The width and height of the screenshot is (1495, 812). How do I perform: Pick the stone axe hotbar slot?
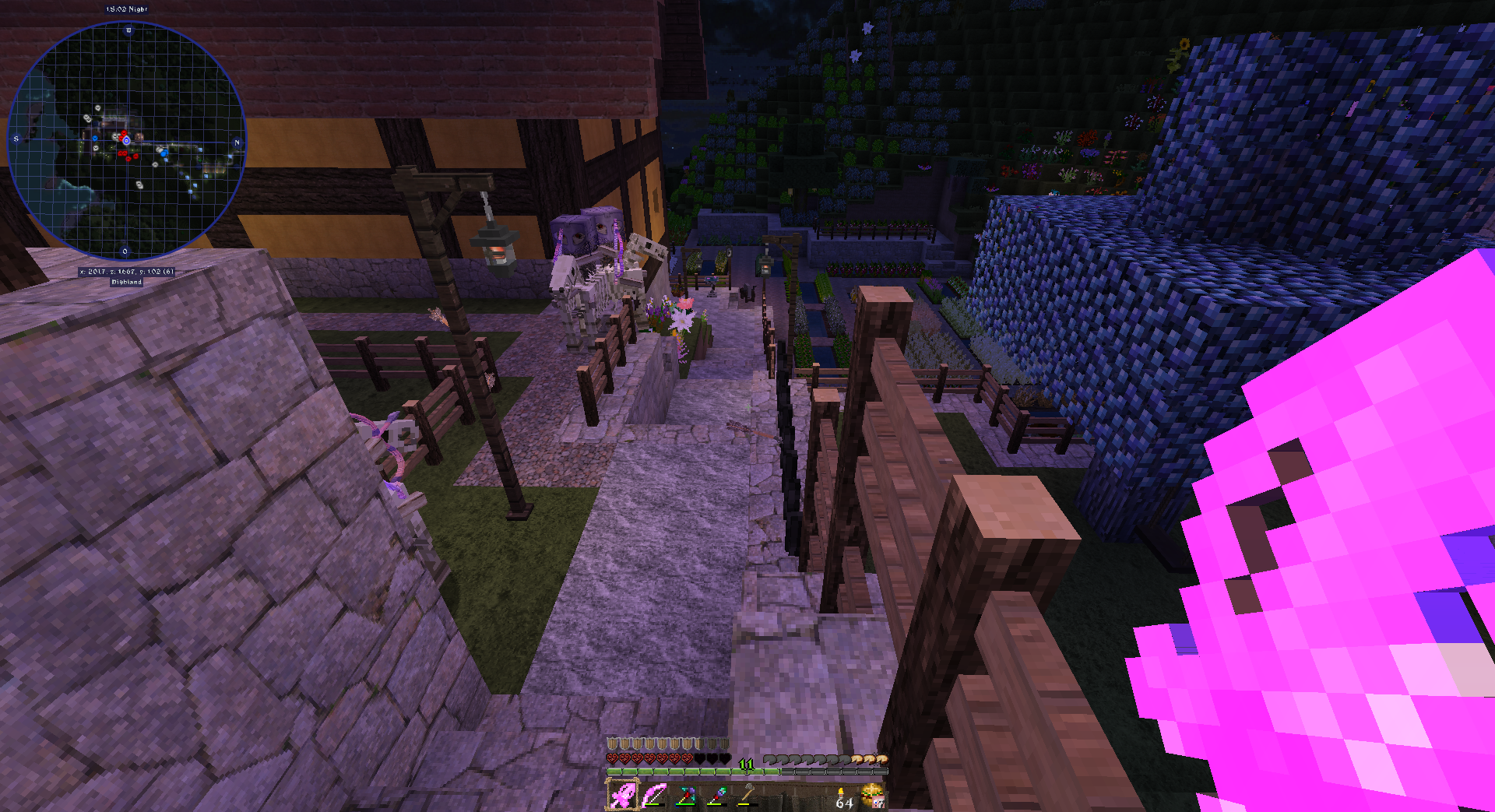[747, 796]
